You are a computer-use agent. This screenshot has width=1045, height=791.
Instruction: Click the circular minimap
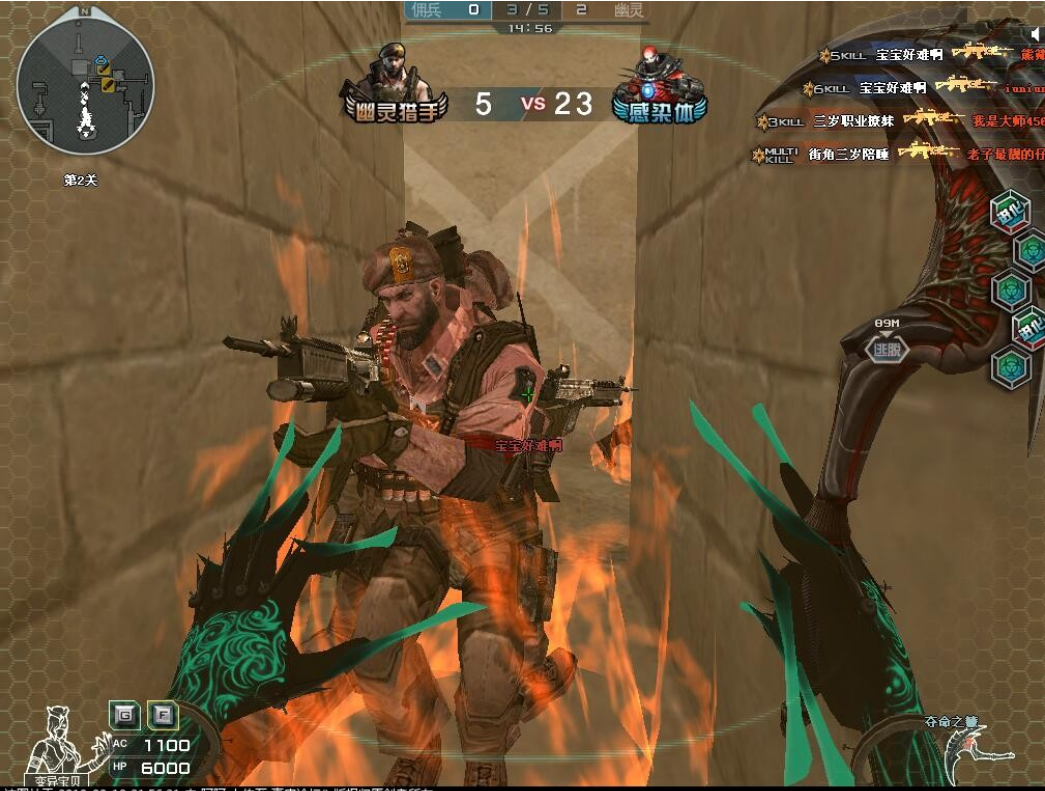[85, 87]
